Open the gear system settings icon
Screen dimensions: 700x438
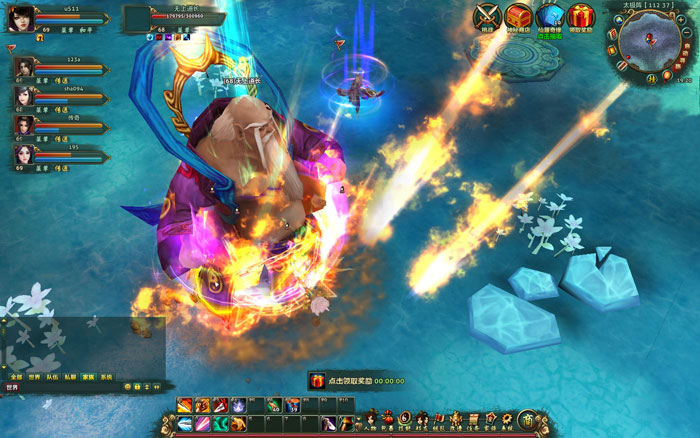tap(508, 418)
